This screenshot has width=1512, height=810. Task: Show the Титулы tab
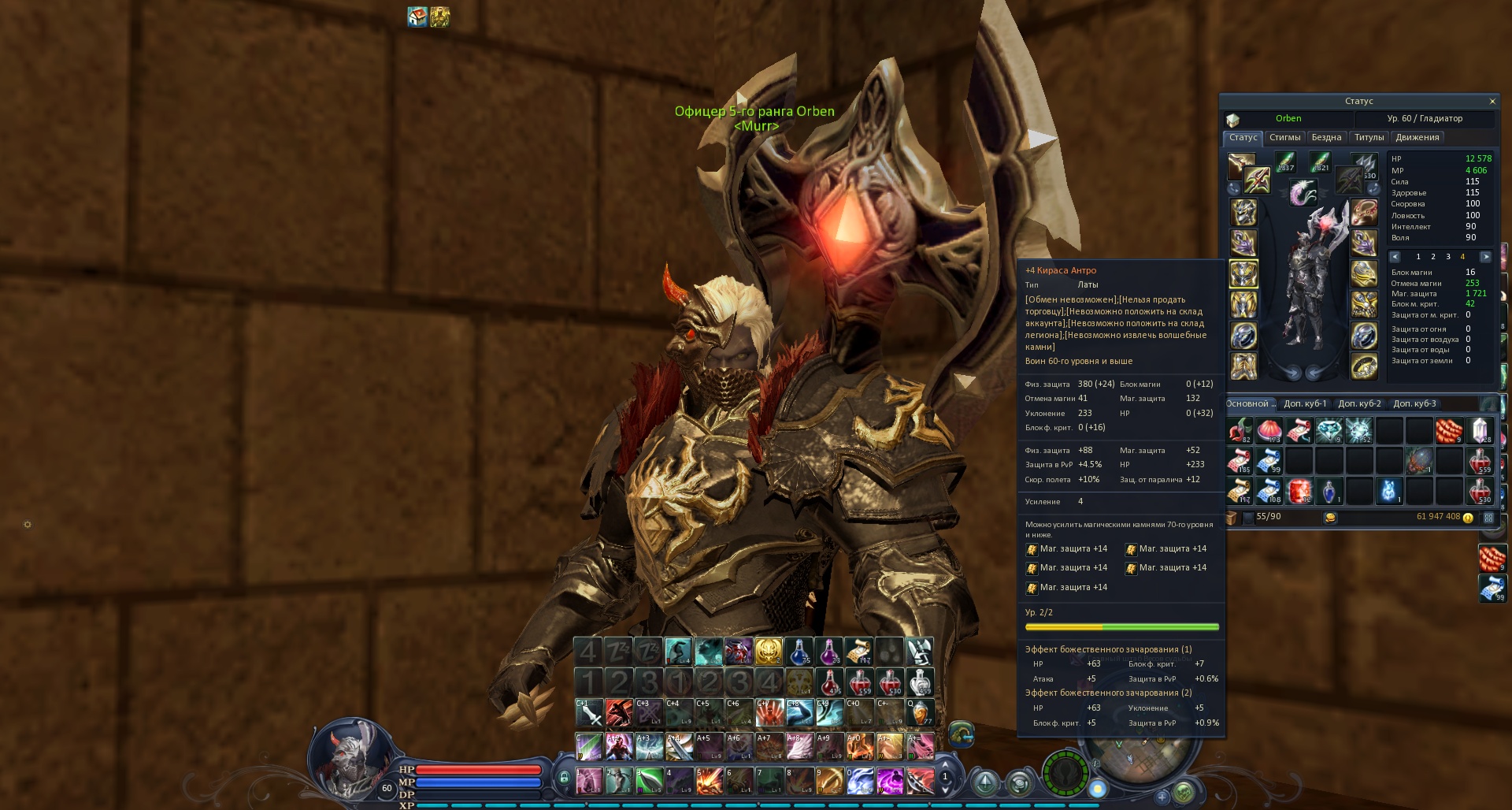point(1369,138)
